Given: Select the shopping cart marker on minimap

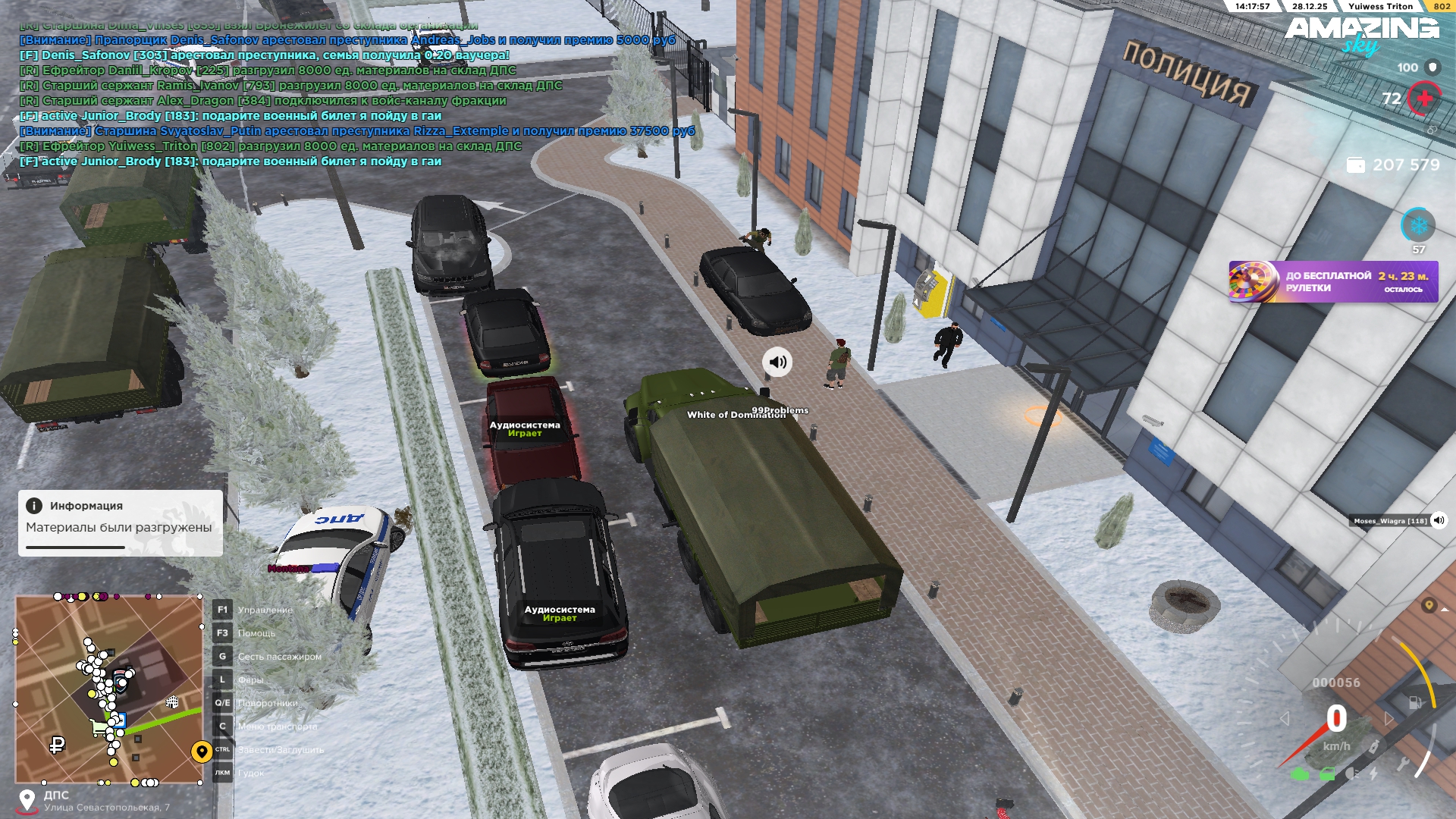Looking at the screenshot, I should [99, 729].
